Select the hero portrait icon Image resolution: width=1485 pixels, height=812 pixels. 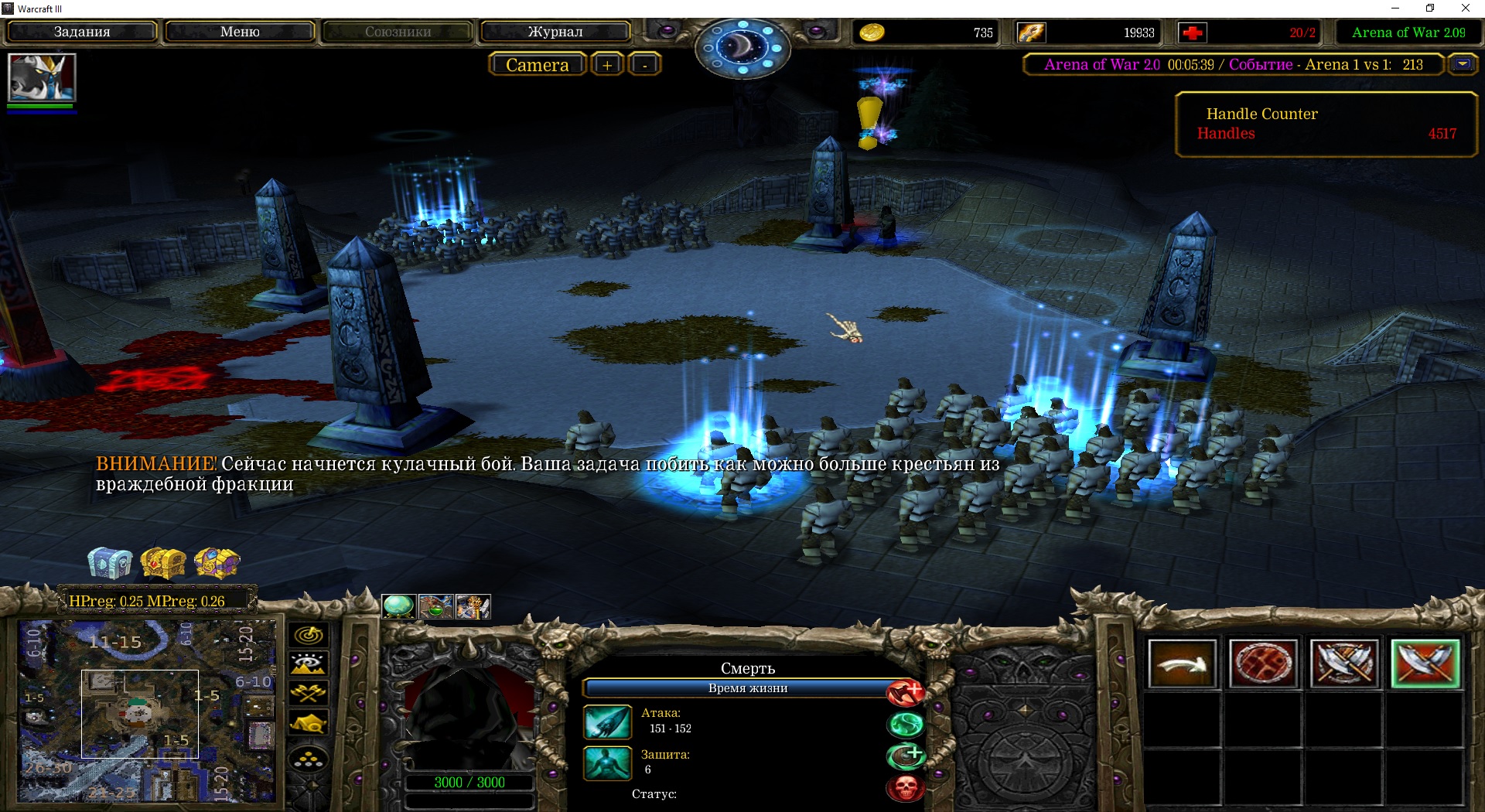pos(42,77)
